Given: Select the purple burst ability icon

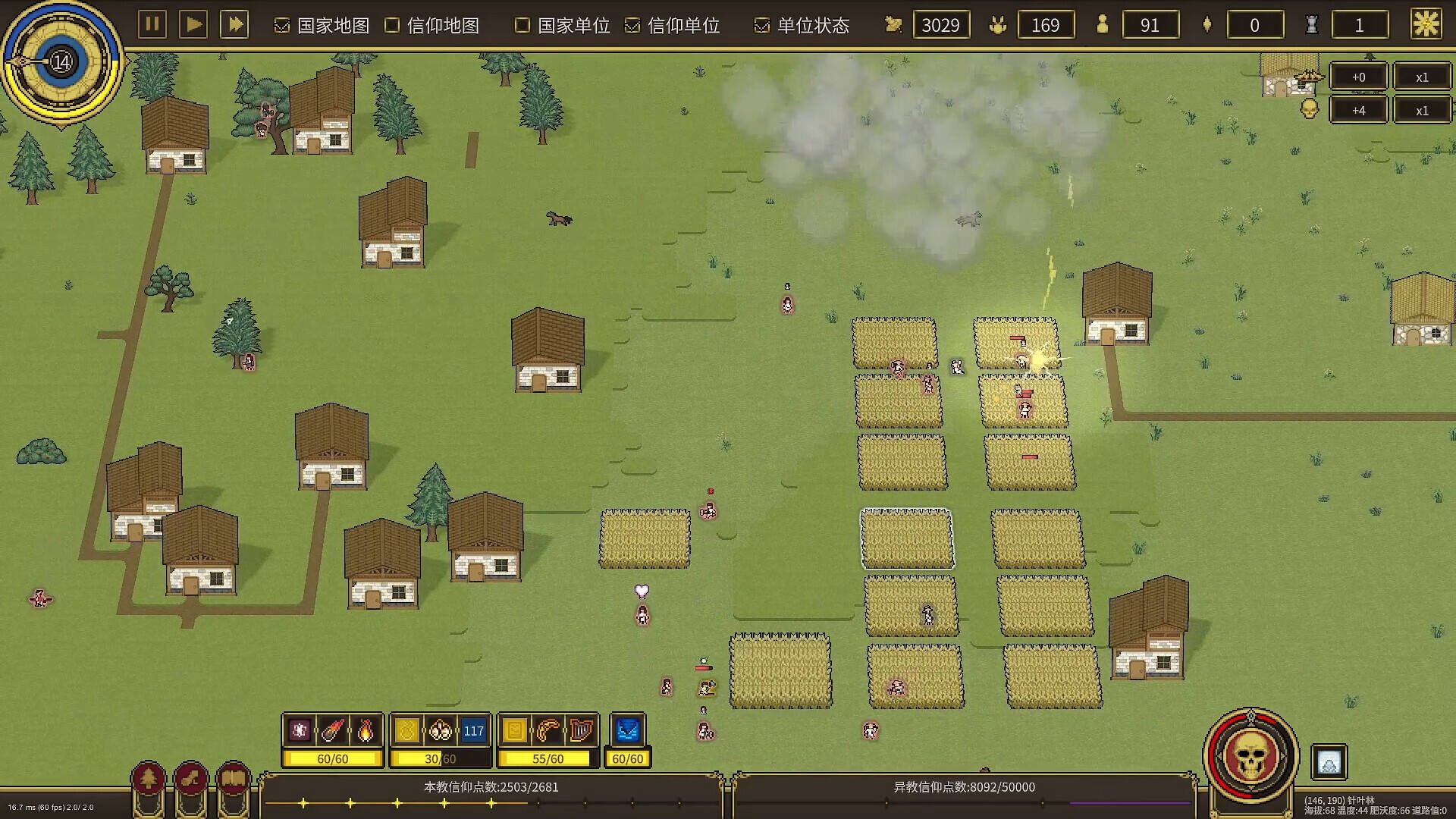Looking at the screenshot, I should 300,730.
